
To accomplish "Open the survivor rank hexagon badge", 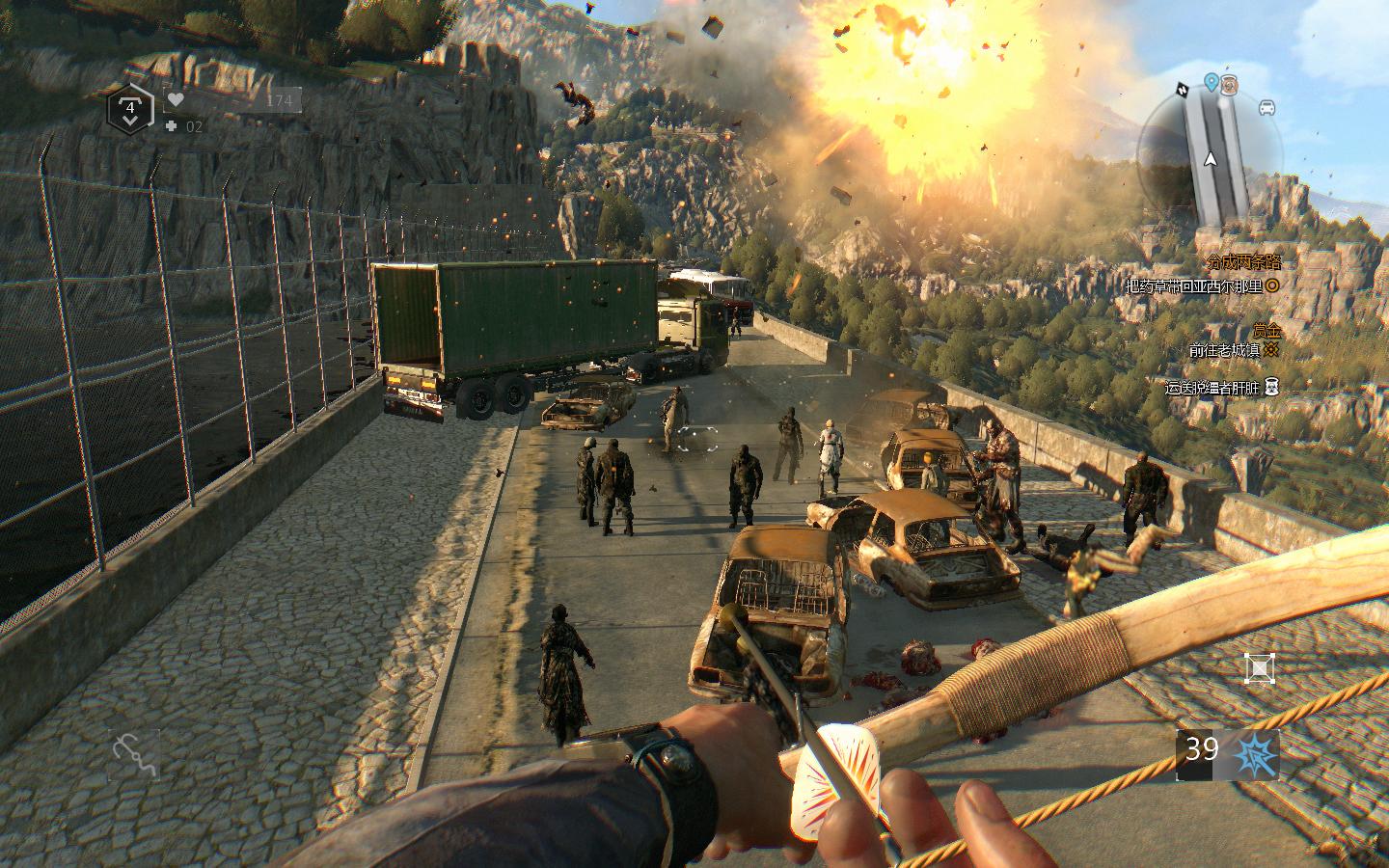I will (129, 109).
